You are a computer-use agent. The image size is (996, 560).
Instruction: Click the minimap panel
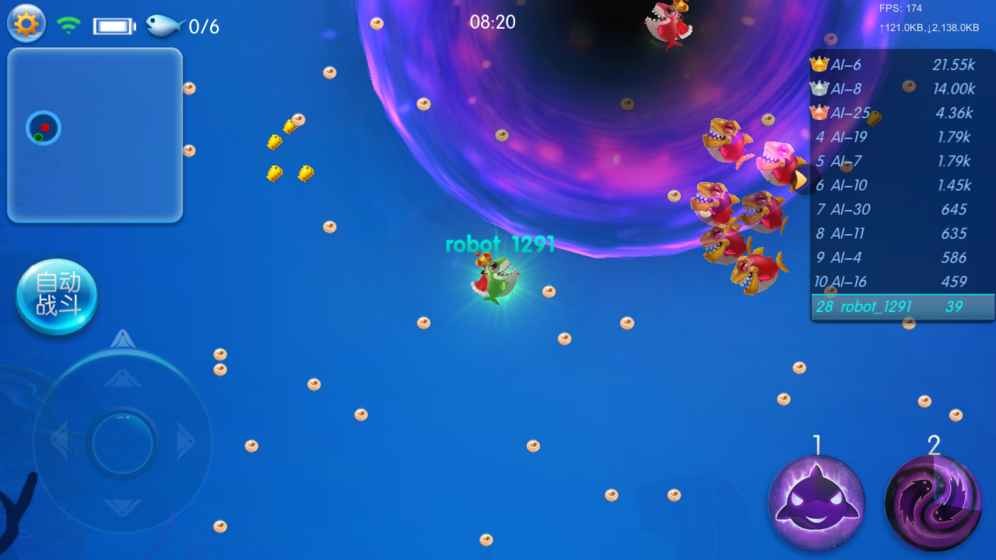(x=95, y=135)
